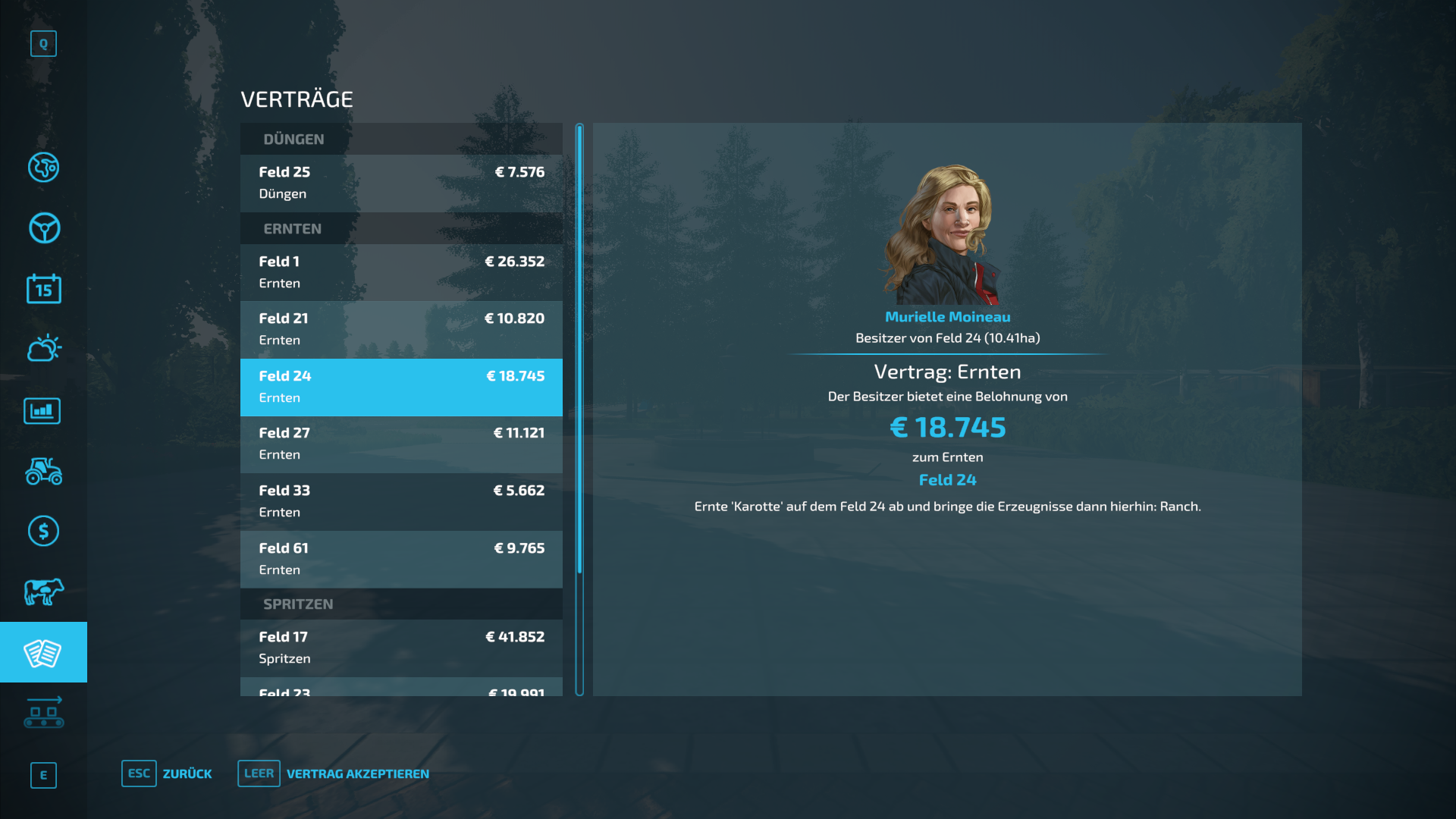Select the highlighted Feld 24 contract

401,387
